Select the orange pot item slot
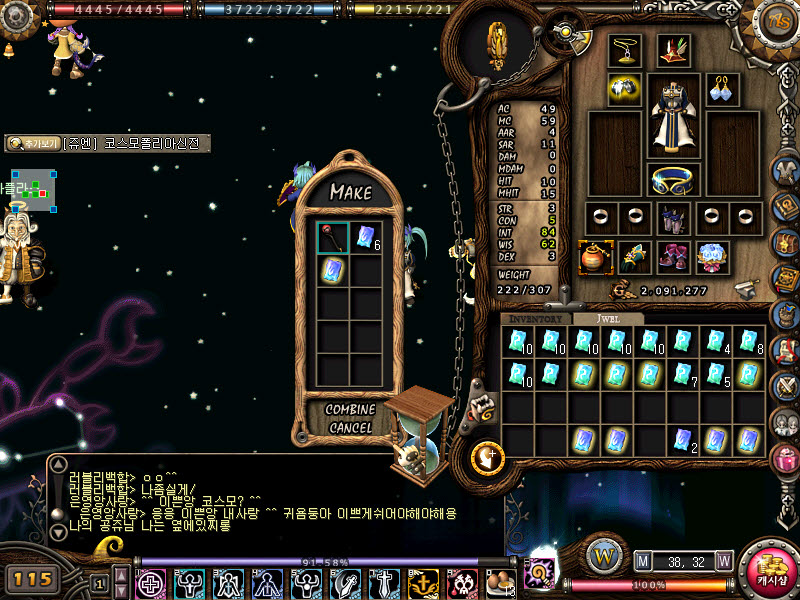This screenshot has width=800, height=600. tap(595, 257)
